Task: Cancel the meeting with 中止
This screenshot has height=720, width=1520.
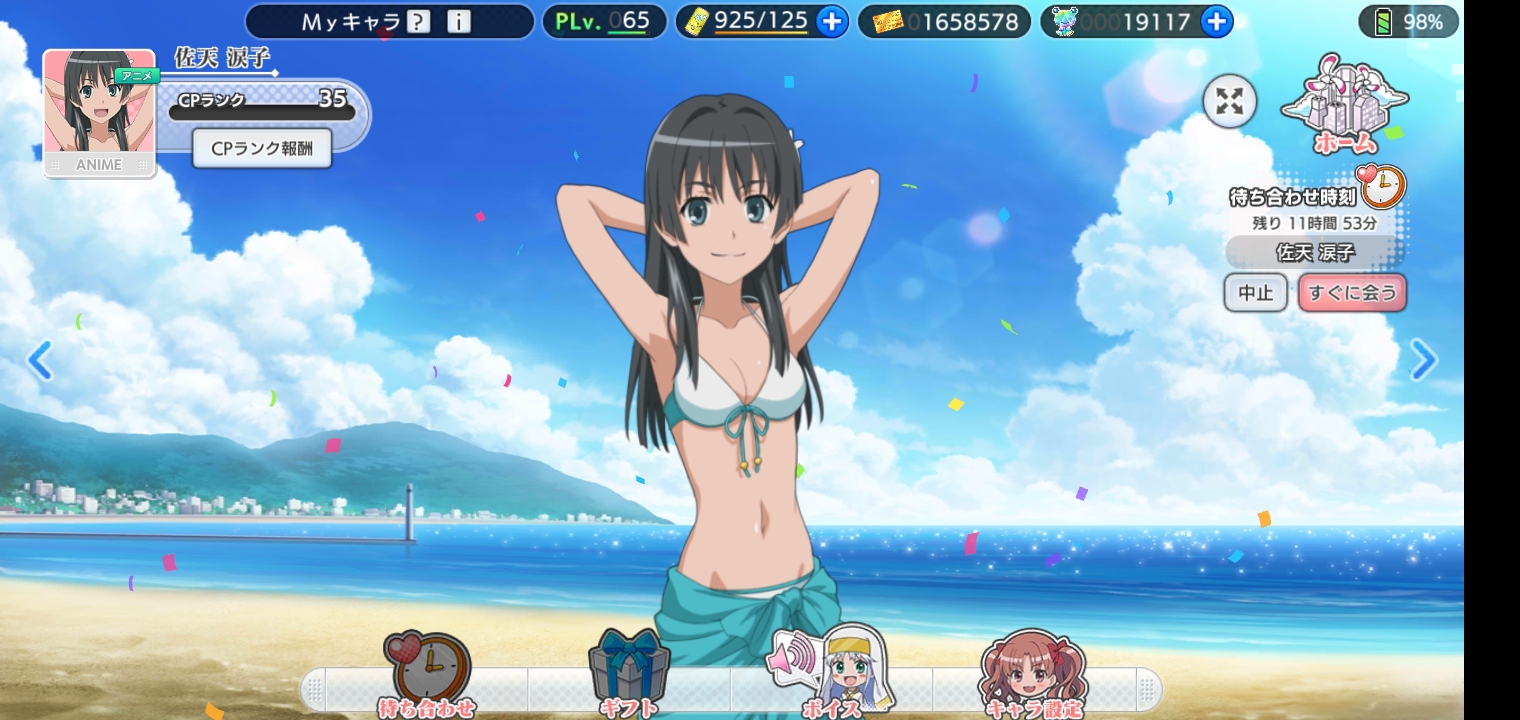Action: tap(1255, 293)
